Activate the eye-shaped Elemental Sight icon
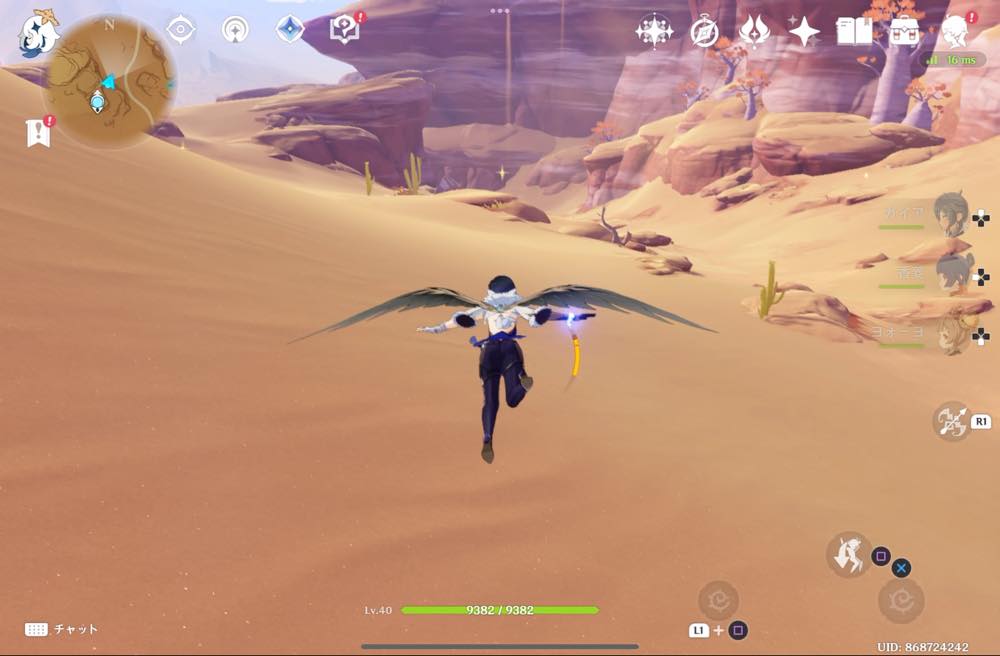Image resolution: width=1000 pixels, height=656 pixels. (x=180, y=29)
